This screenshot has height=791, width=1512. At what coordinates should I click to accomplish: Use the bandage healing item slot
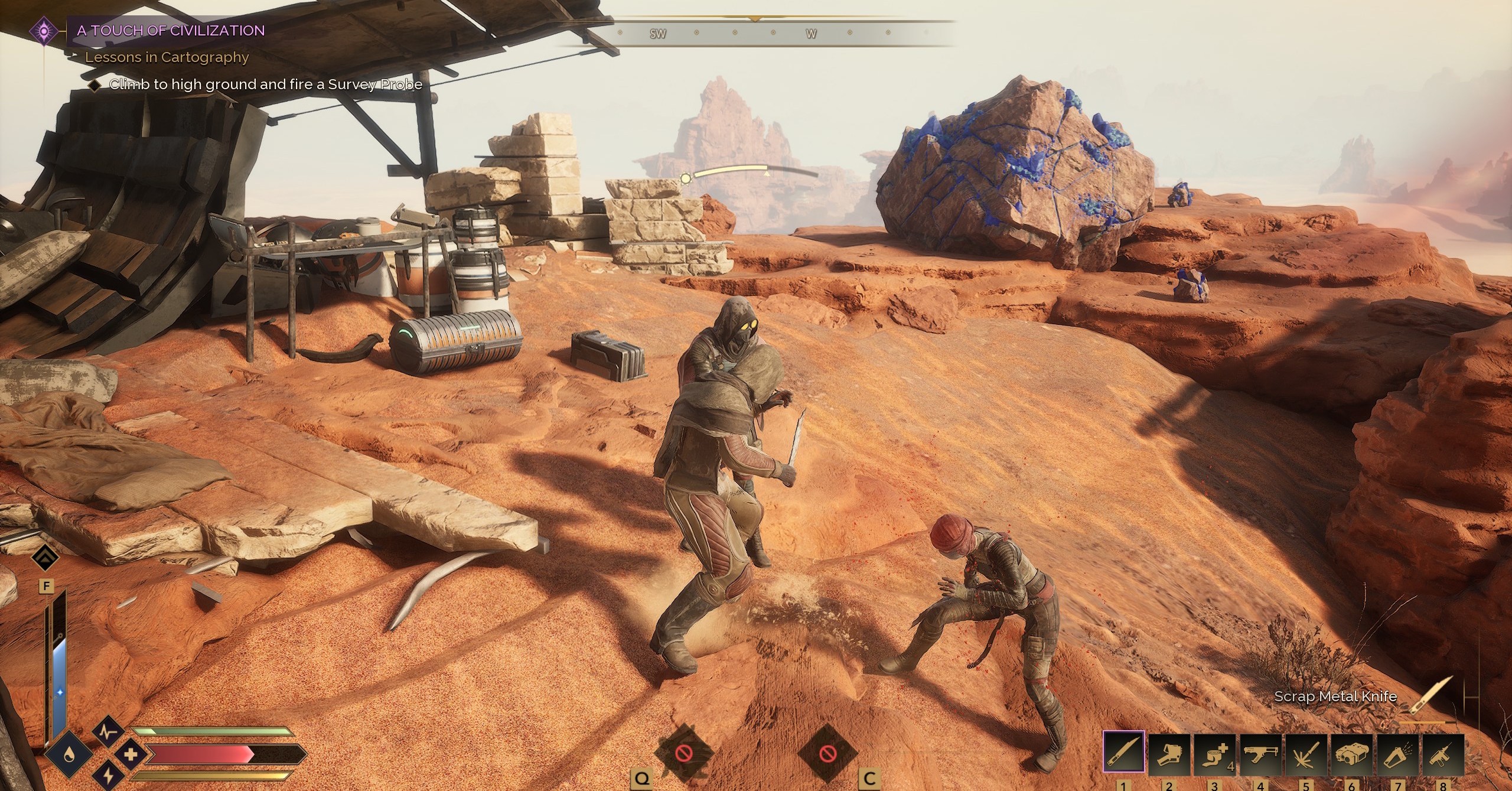[1216, 753]
